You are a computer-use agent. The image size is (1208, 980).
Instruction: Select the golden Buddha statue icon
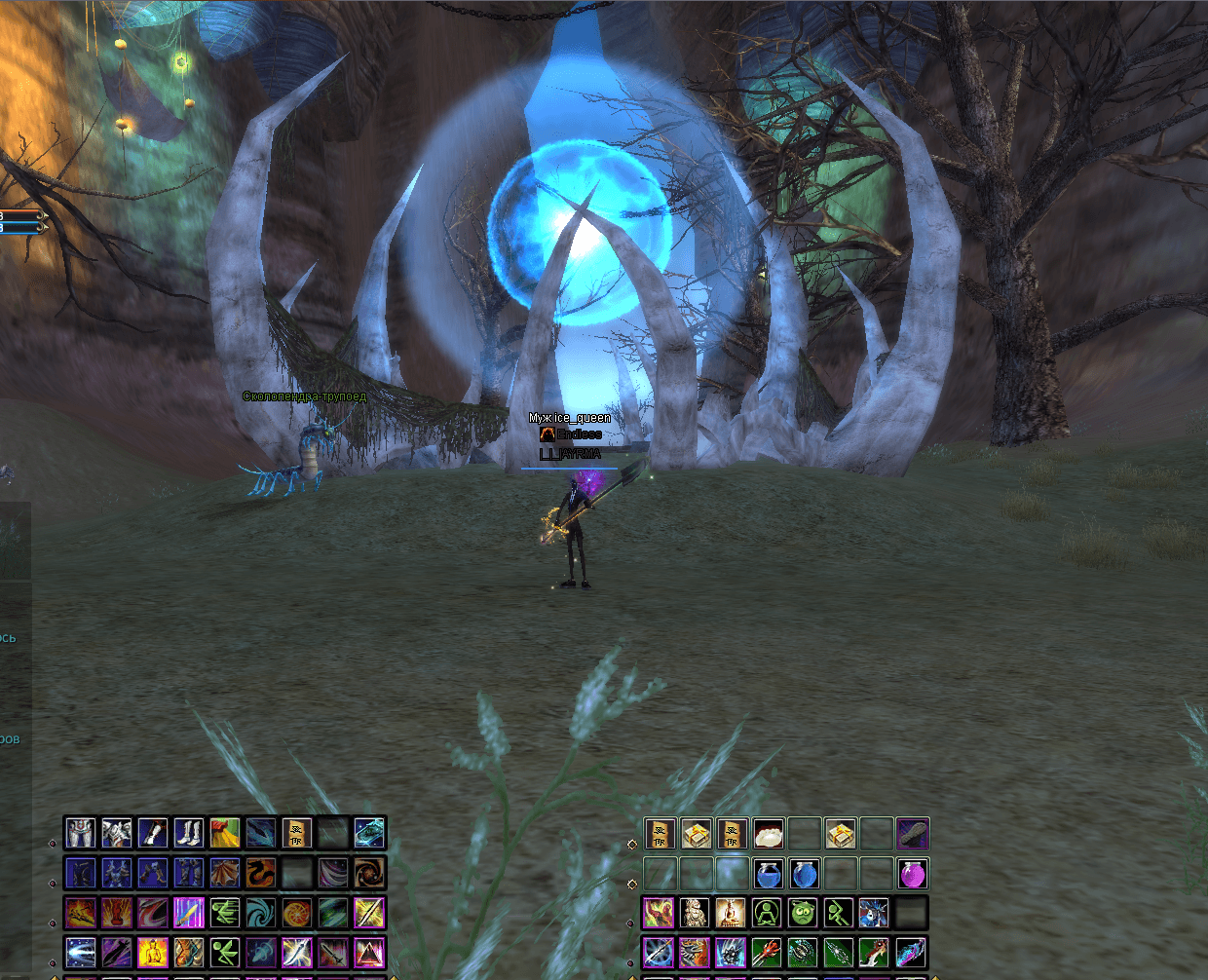pyautogui.click(x=731, y=914)
